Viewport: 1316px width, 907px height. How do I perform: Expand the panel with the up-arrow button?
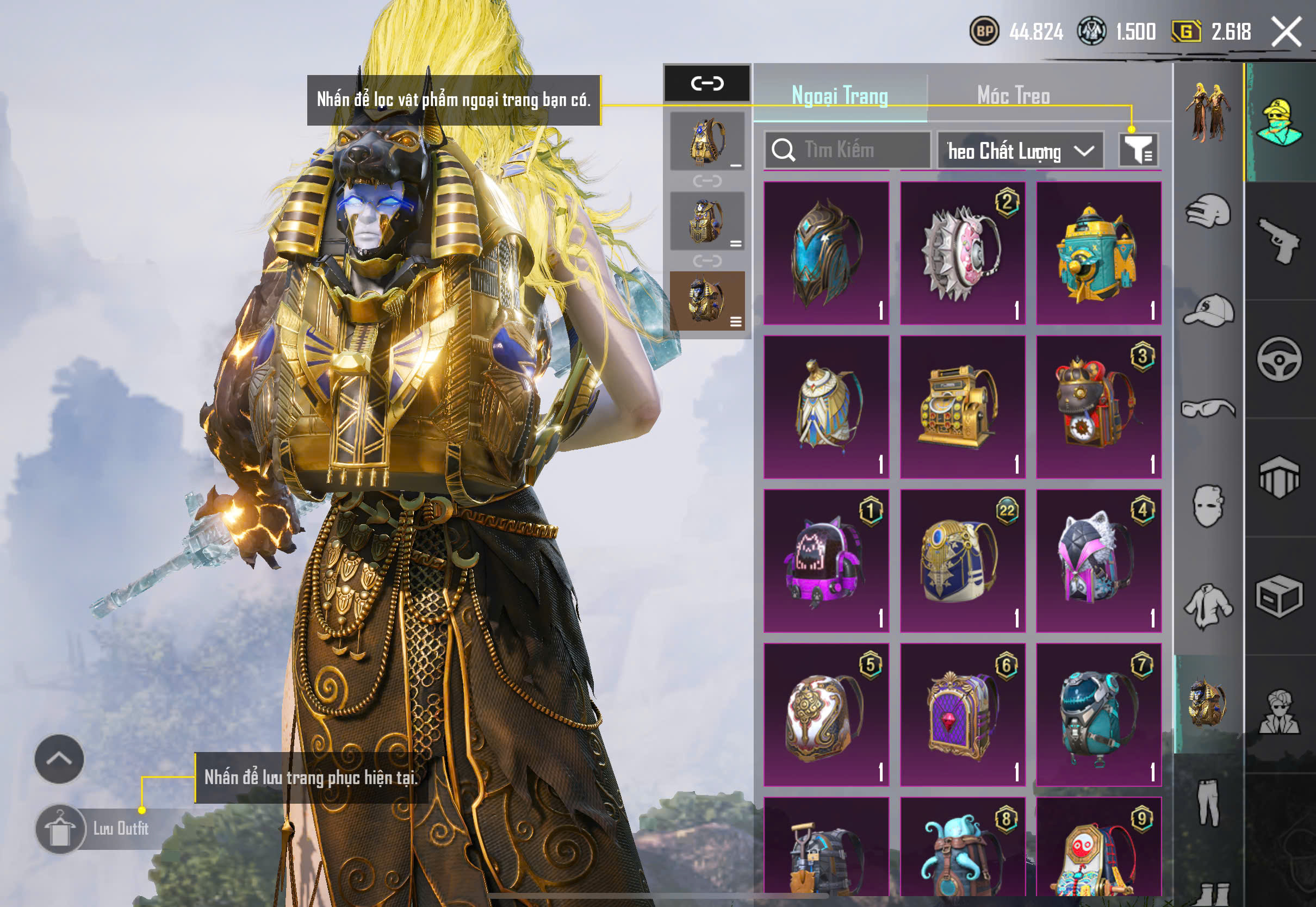coord(59,759)
